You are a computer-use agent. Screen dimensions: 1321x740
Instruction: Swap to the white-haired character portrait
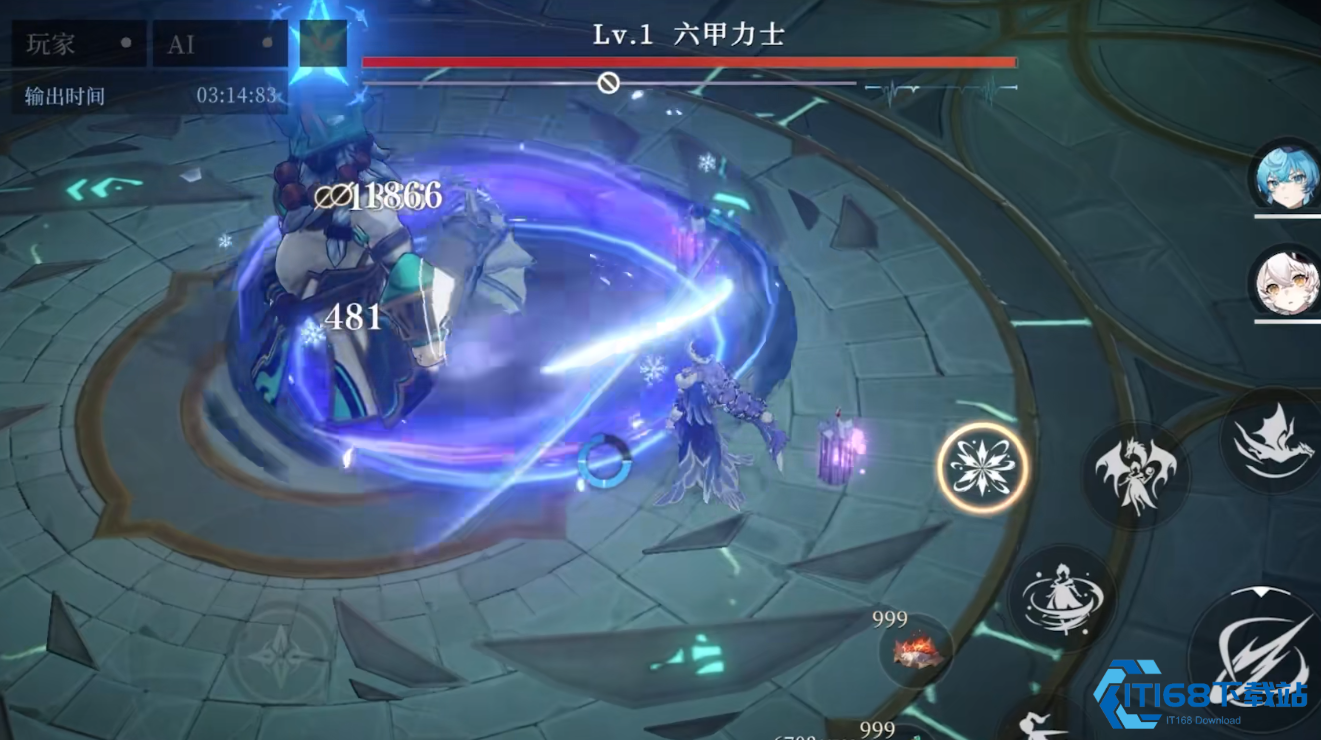click(x=1287, y=282)
